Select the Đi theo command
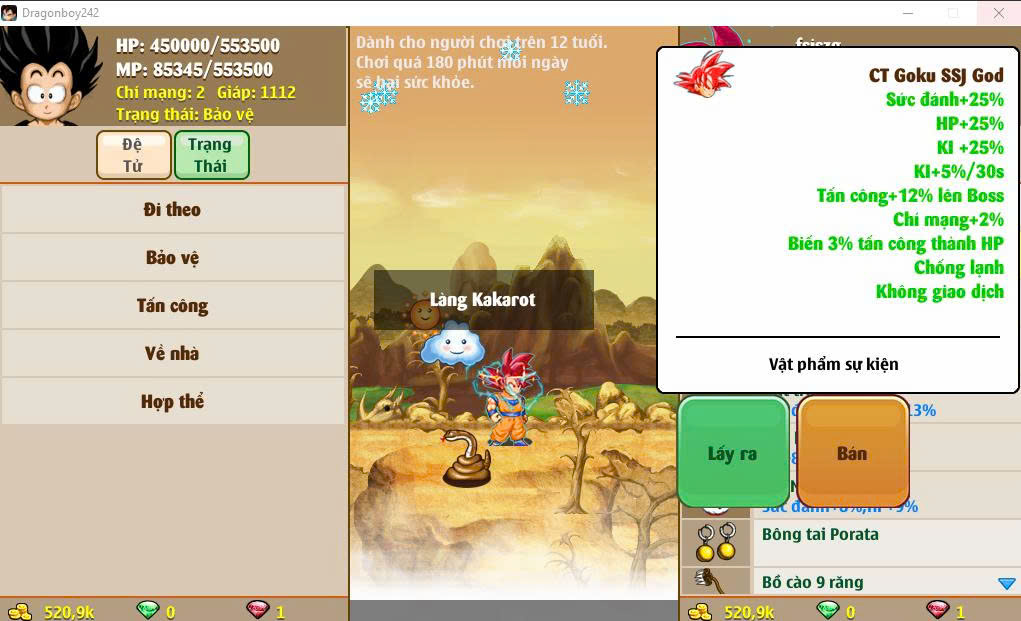 tap(172, 209)
